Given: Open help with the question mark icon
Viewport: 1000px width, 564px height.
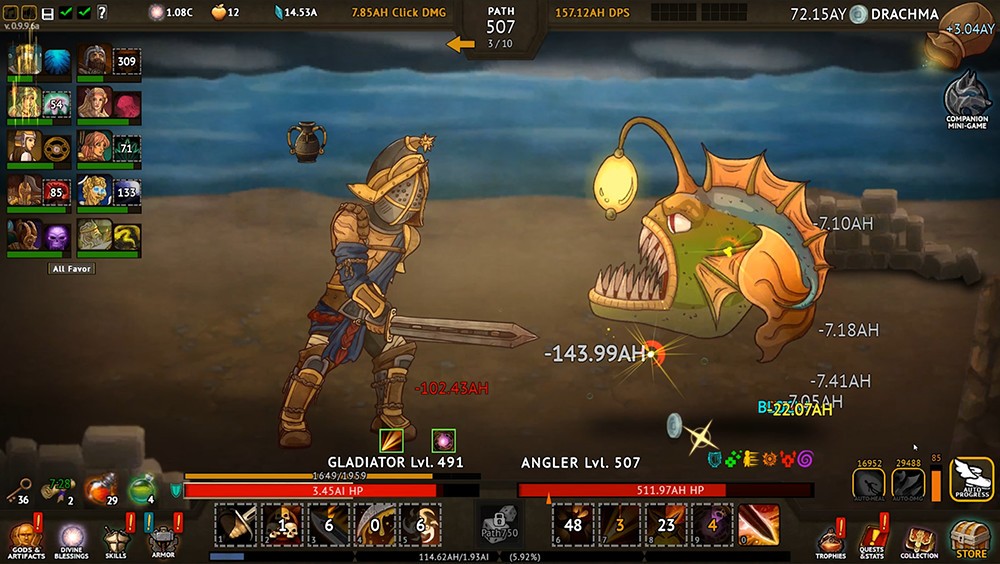Looking at the screenshot, I should (103, 12).
